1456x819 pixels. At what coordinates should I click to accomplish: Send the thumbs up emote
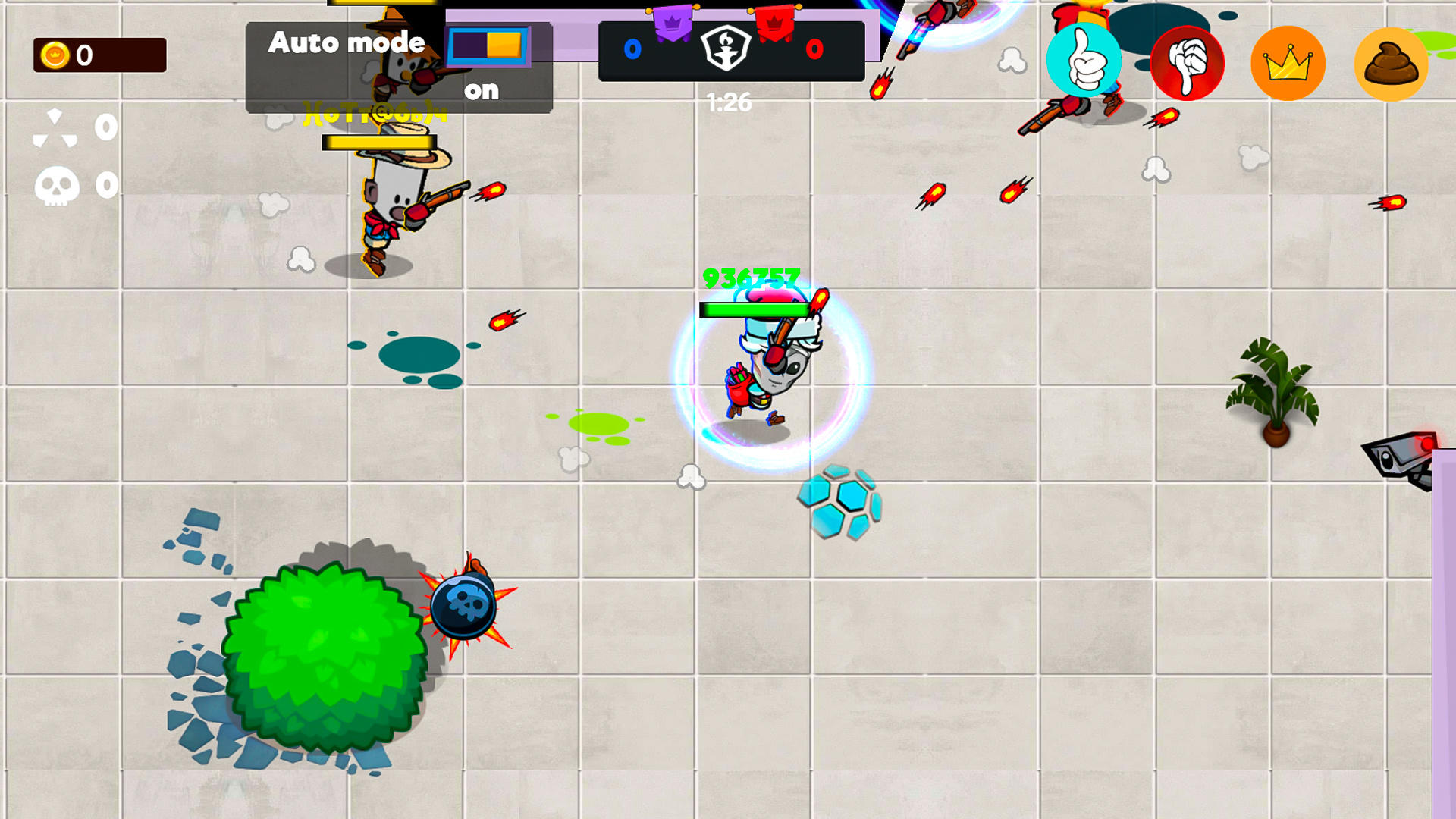(x=1084, y=63)
